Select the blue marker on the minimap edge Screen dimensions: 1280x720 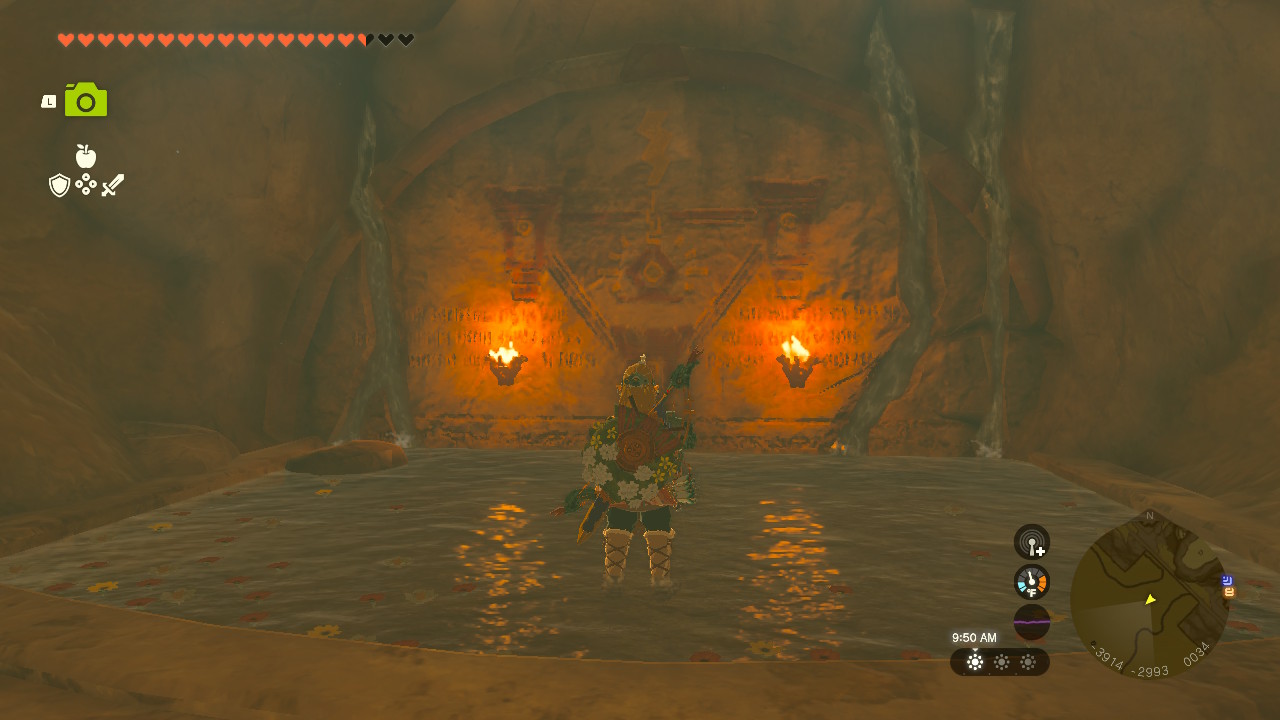1227,580
